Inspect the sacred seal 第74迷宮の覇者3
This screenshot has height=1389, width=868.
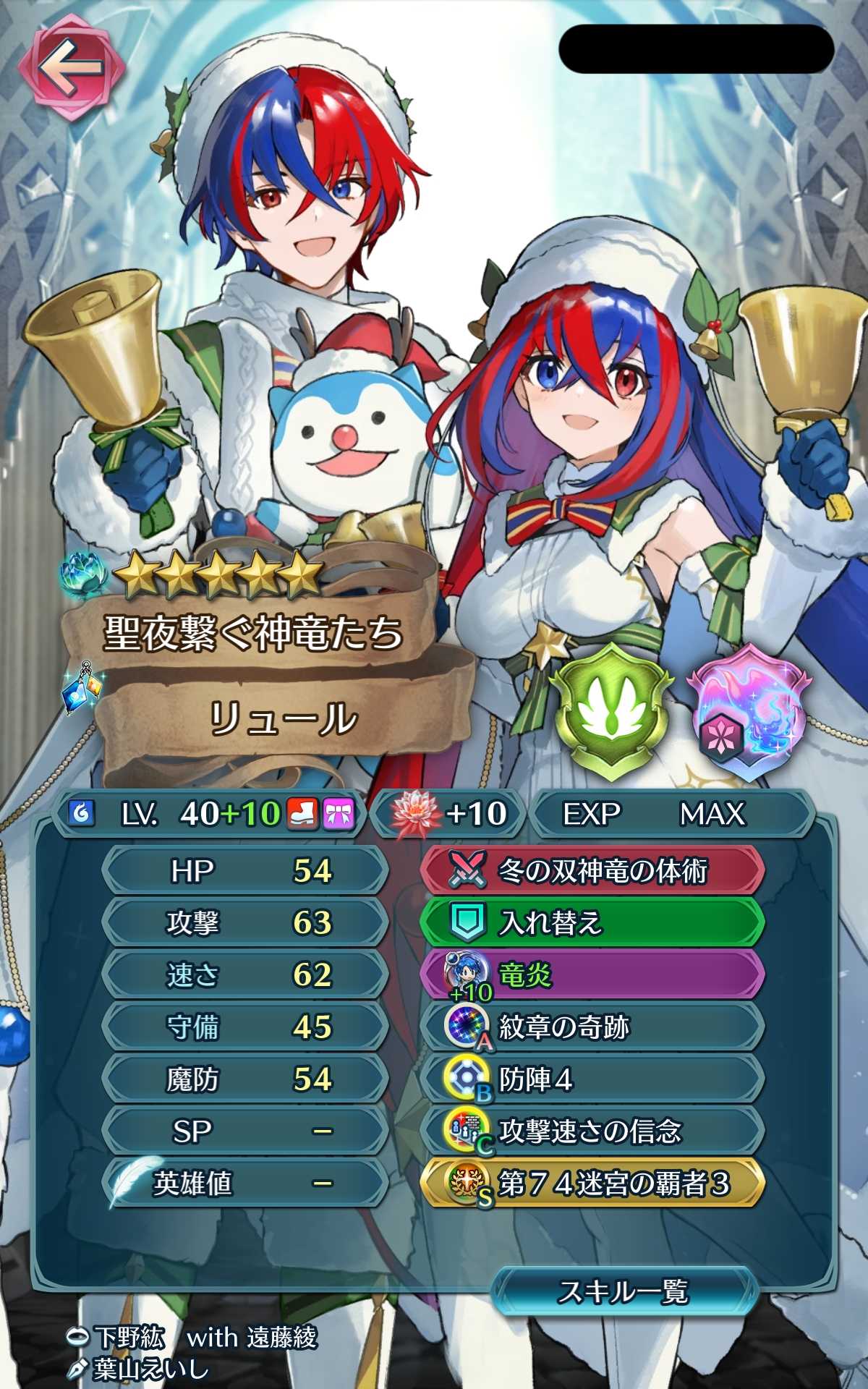[592, 1184]
